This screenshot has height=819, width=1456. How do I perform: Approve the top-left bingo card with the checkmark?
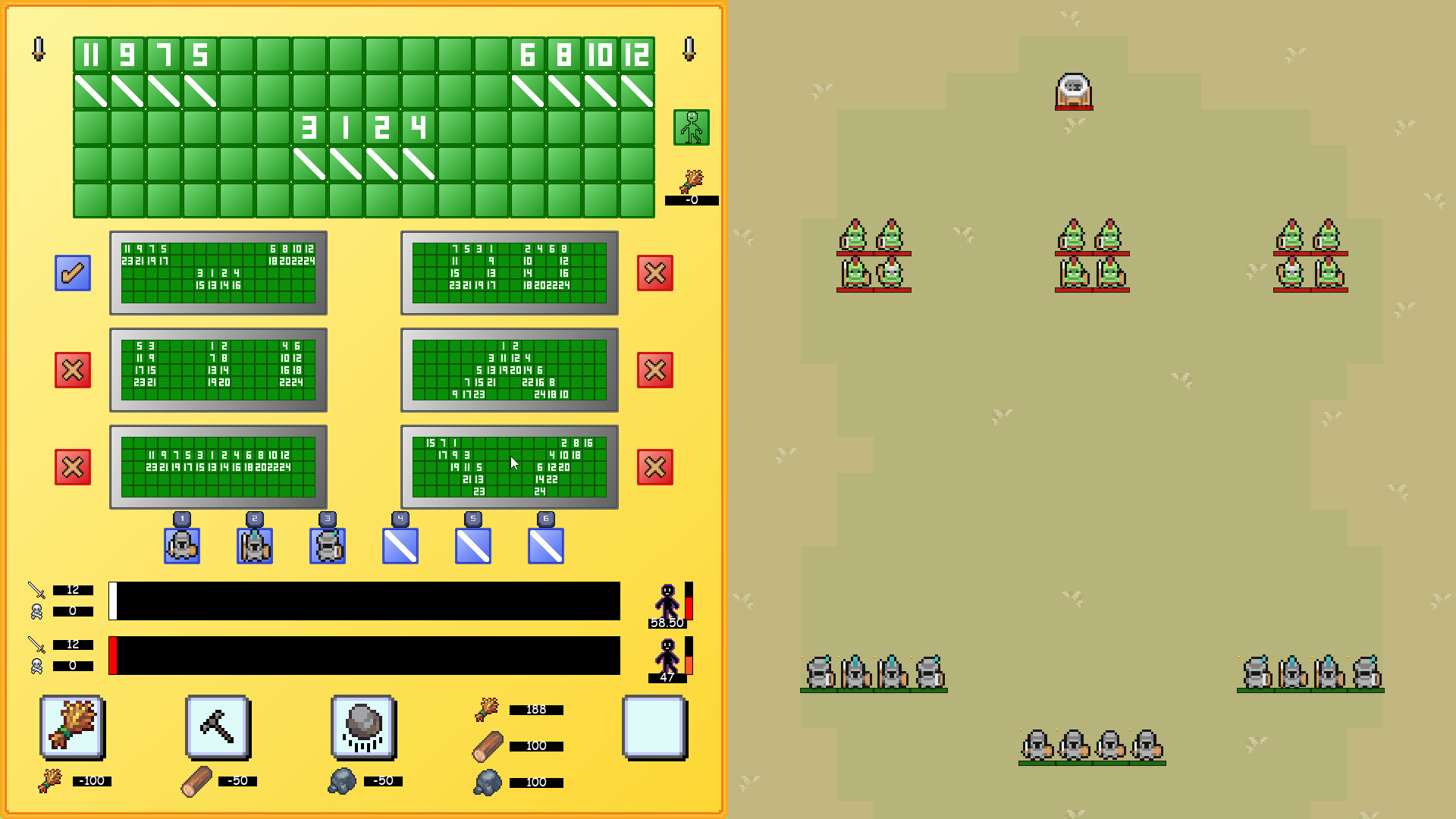73,273
